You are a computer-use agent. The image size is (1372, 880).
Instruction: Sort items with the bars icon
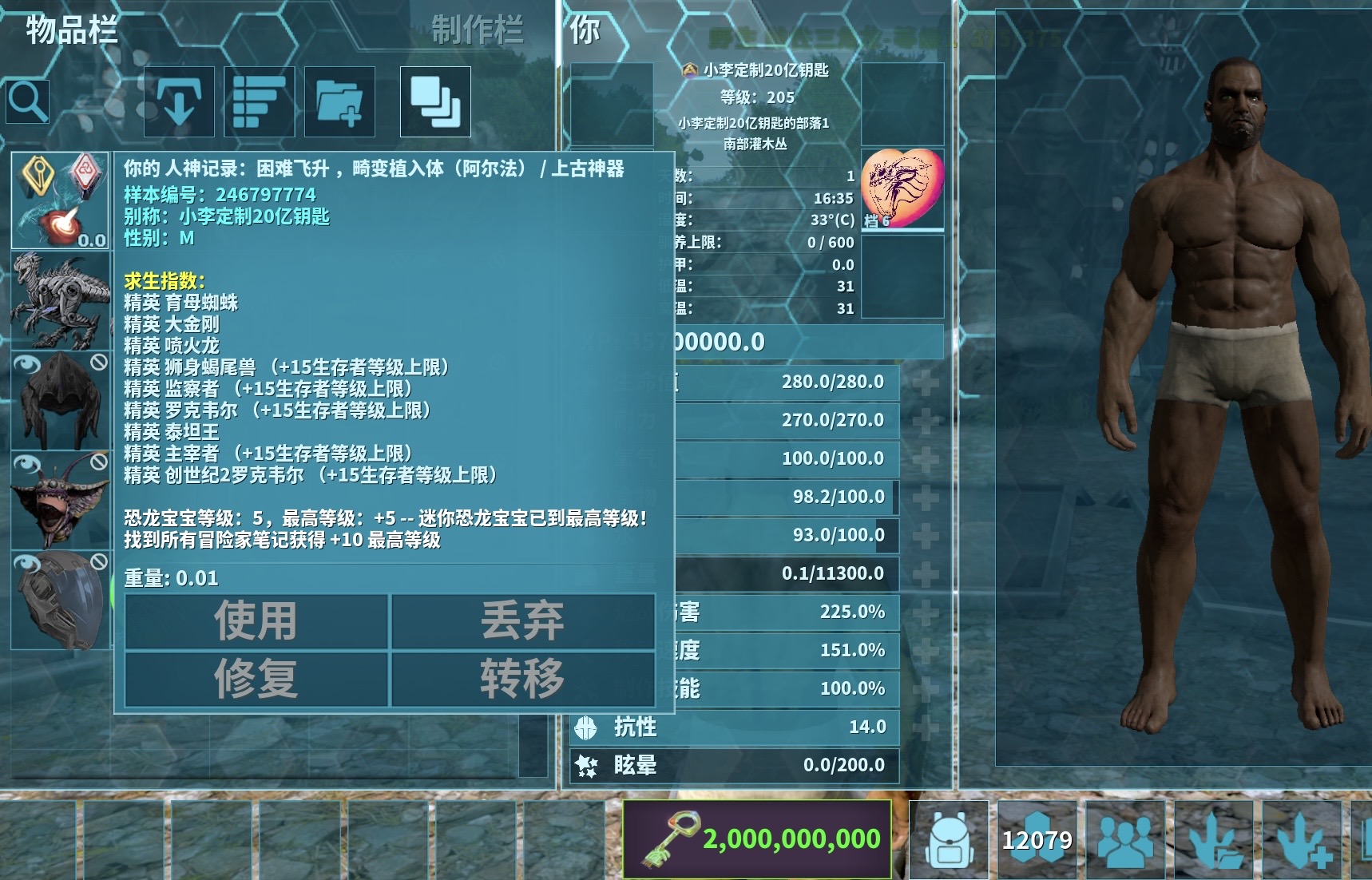260,101
